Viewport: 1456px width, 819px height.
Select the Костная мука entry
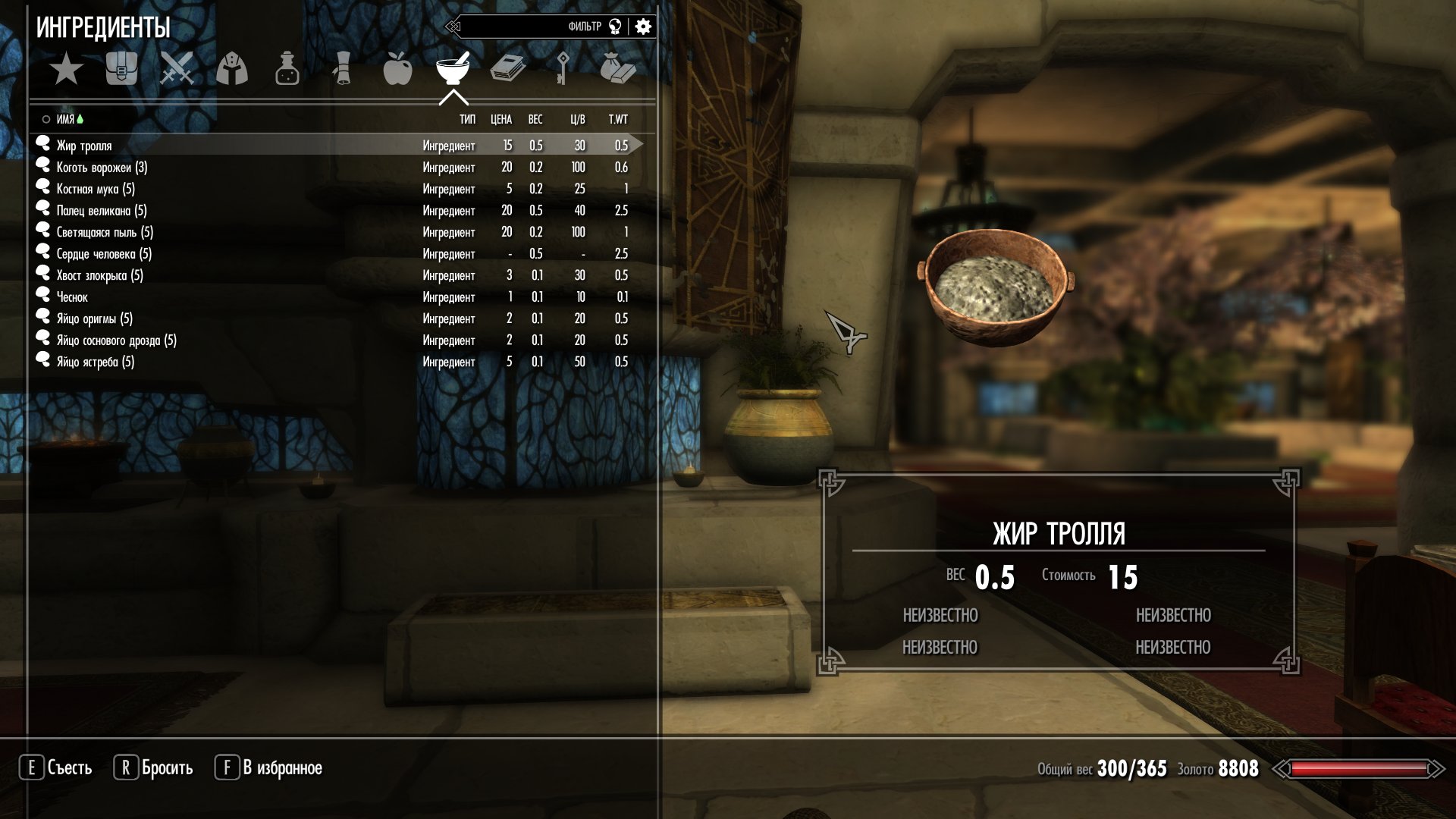tap(96, 189)
